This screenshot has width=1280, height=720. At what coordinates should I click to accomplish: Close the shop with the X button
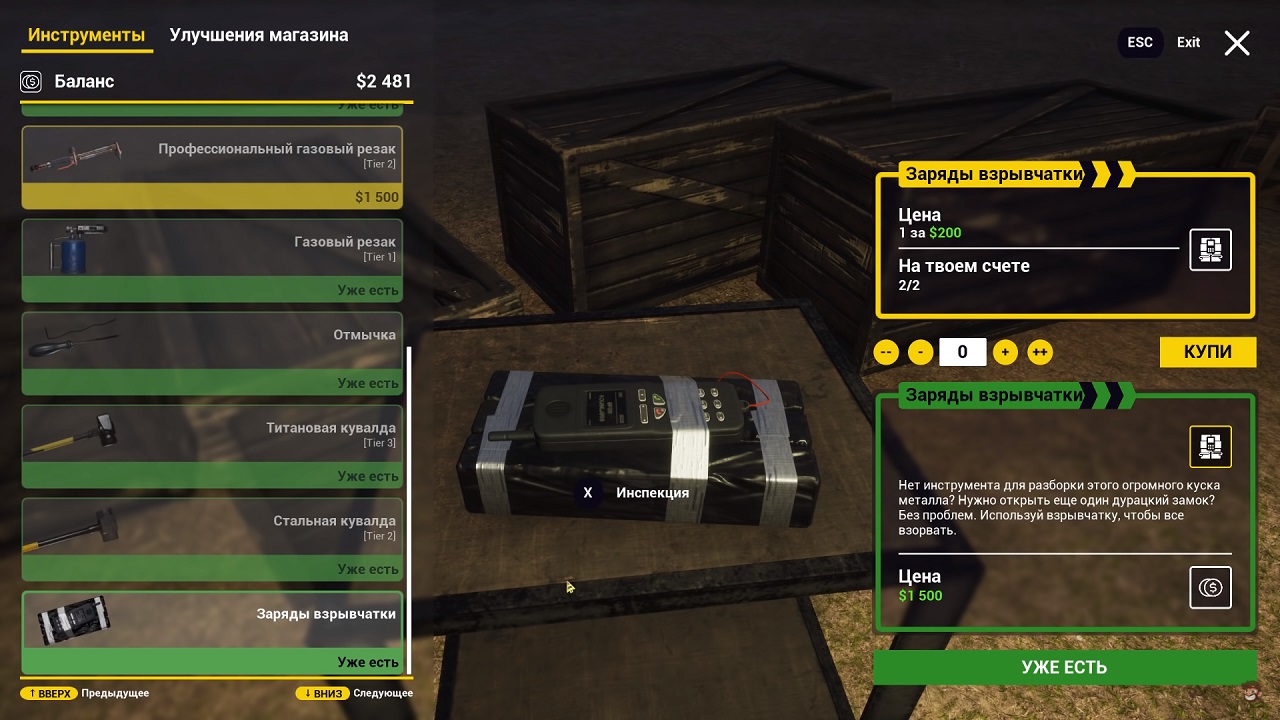[1237, 43]
